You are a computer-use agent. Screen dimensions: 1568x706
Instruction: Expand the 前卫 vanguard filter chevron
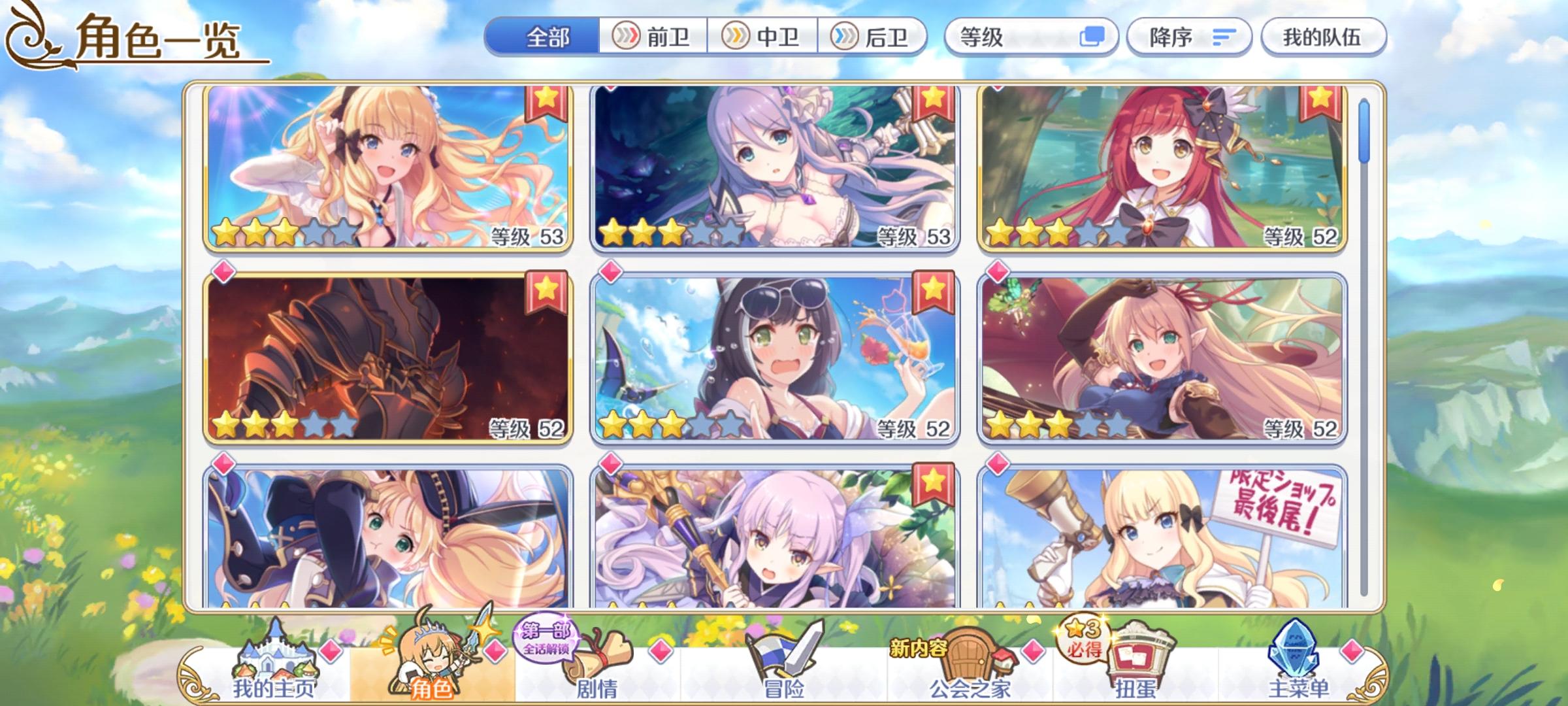[625, 37]
